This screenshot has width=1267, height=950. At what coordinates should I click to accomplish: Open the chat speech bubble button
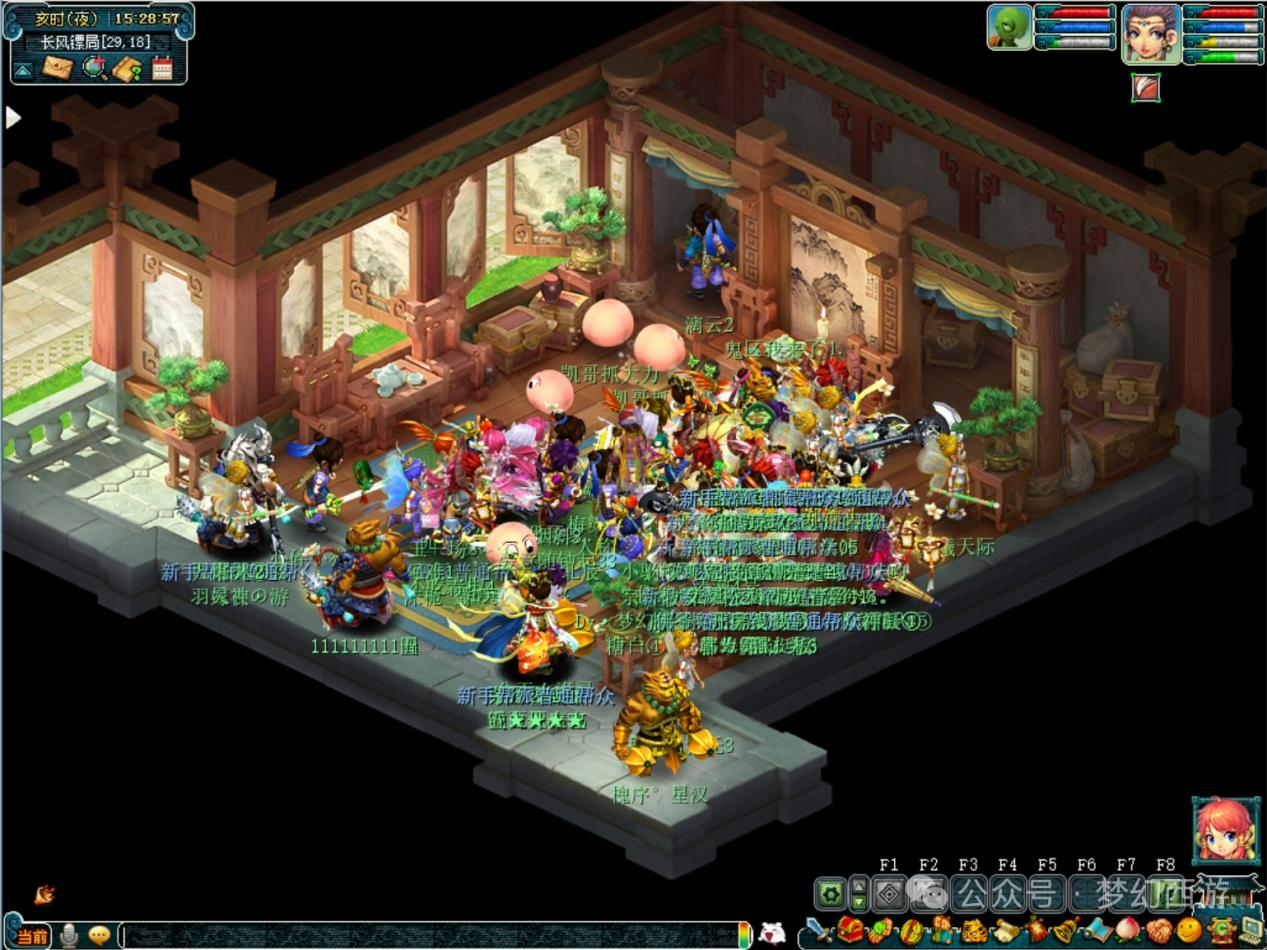click(99, 935)
